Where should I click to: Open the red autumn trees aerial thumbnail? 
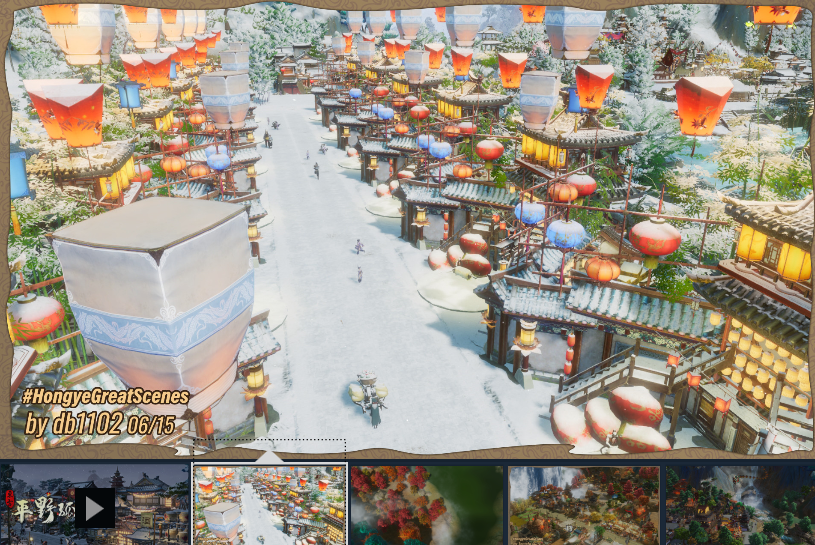pyautogui.click(x=427, y=505)
